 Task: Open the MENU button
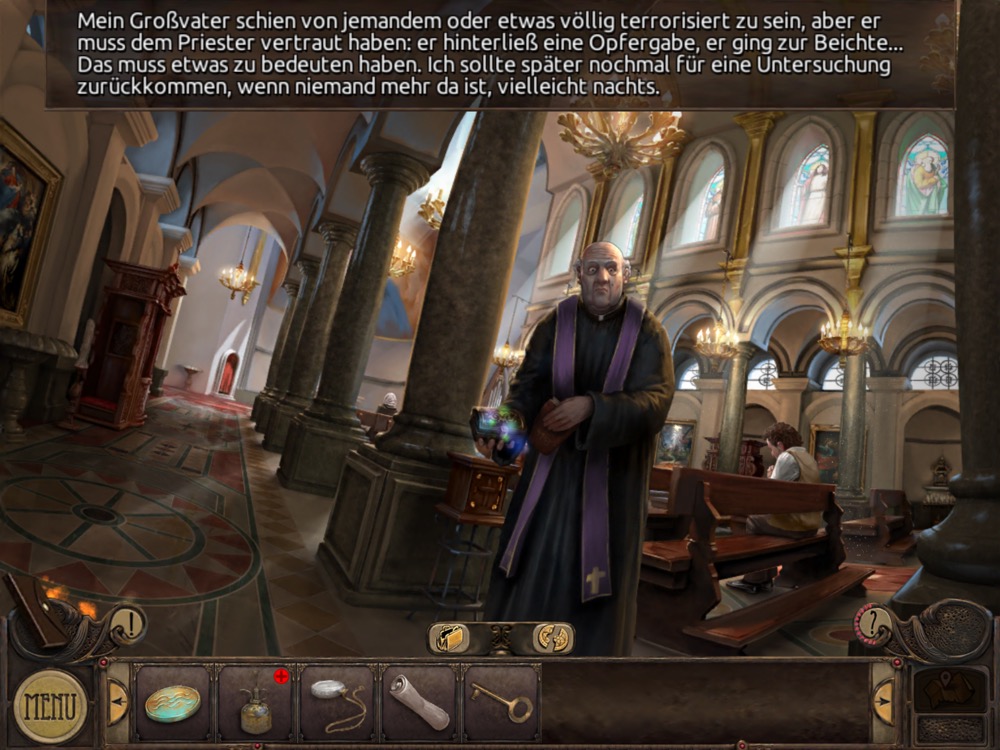click(50, 705)
